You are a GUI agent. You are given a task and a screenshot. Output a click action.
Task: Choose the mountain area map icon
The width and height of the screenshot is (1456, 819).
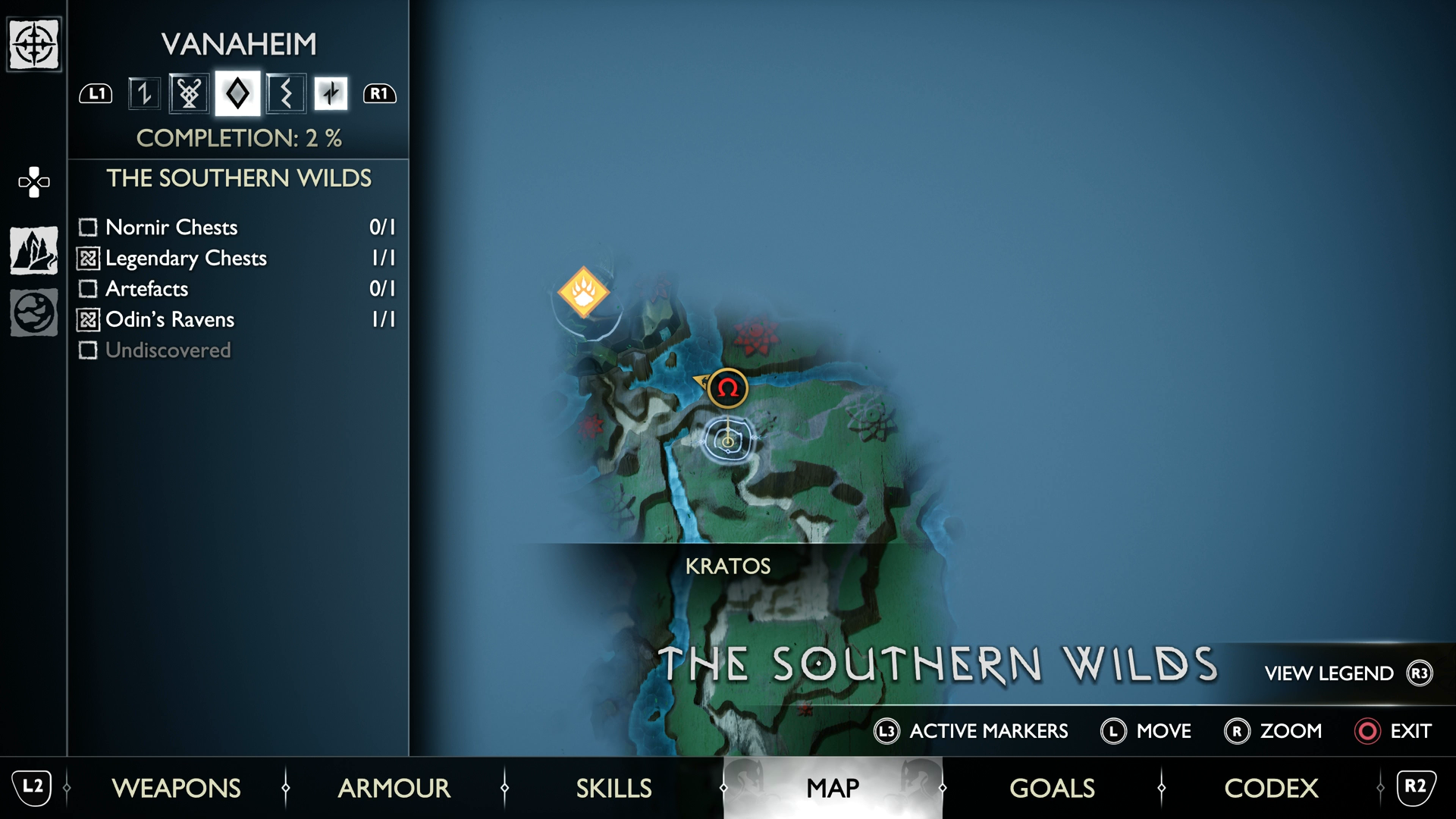[x=34, y=250]
